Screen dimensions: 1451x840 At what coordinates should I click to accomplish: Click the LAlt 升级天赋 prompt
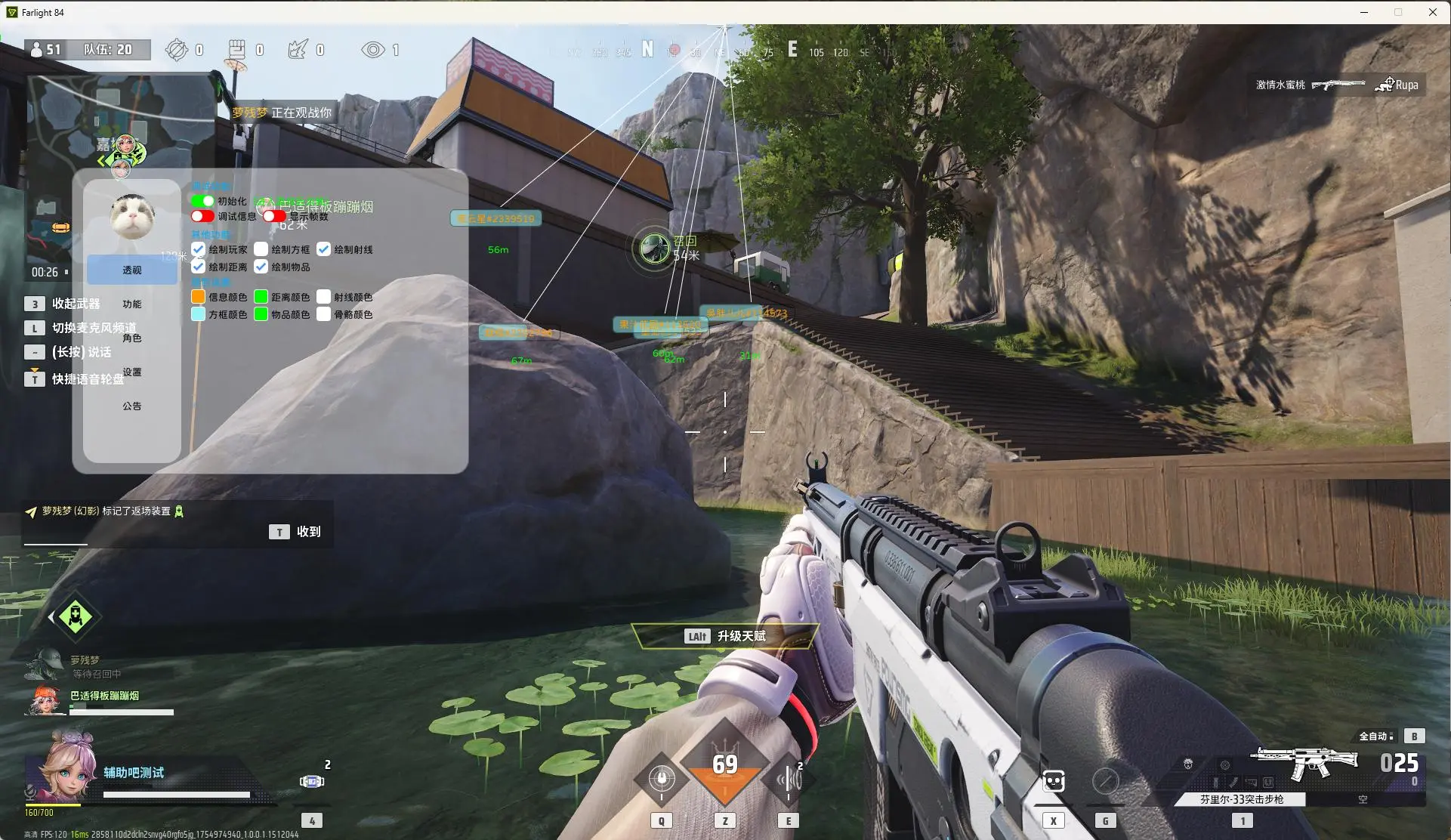pyautogui.click(x=724, y=636)
